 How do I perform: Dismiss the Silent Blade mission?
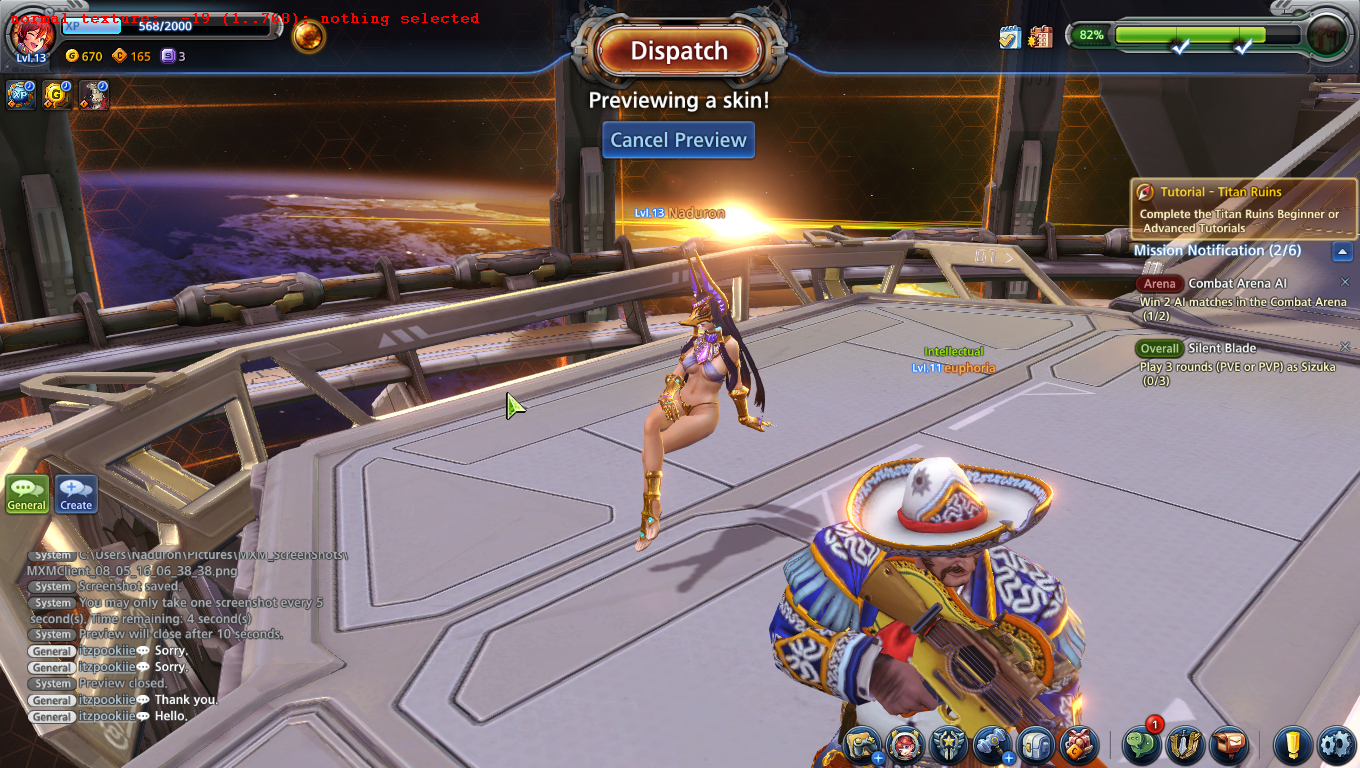point(1345,347)
